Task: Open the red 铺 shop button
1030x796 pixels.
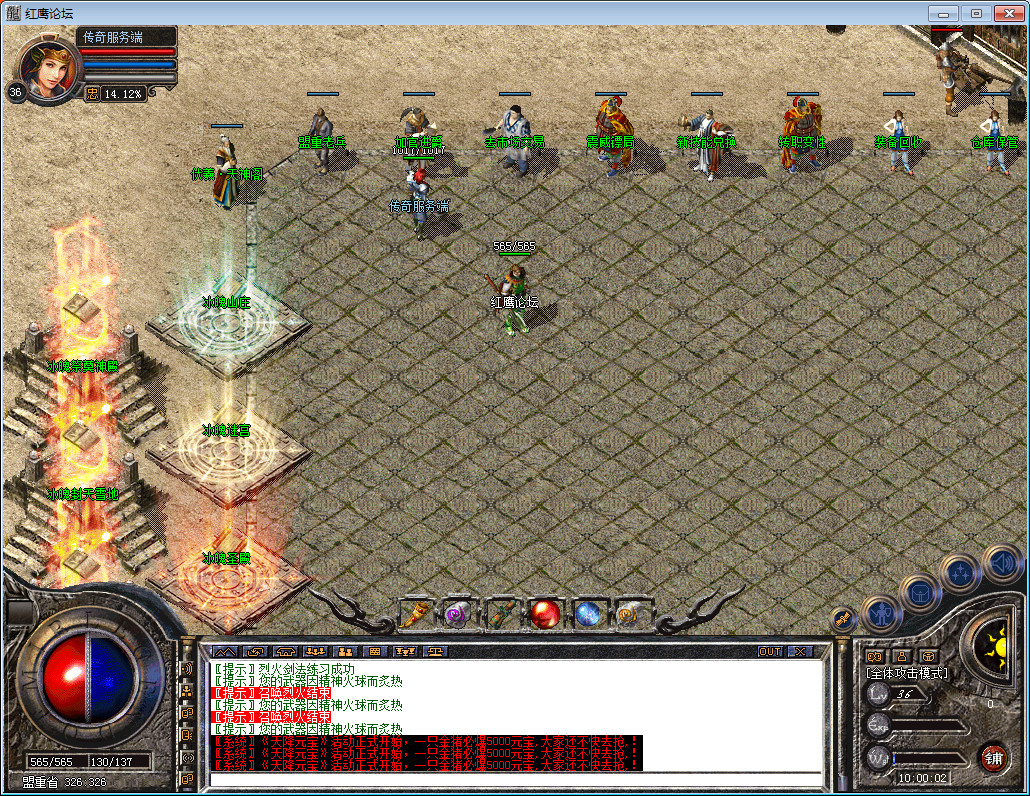Action: [x=993, y=757]
